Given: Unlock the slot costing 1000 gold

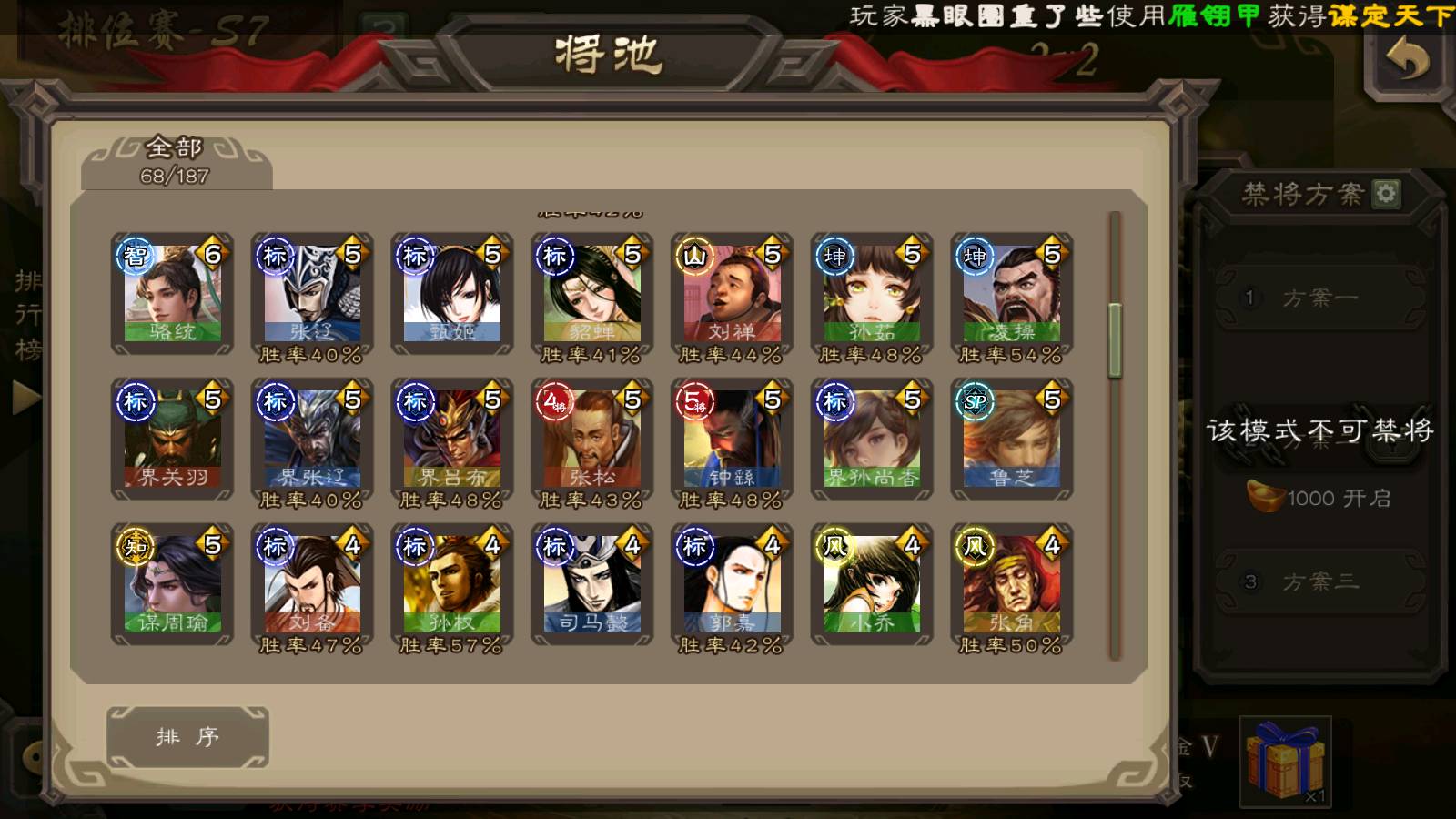Looking at the screenshot, I should point(1319,498).
